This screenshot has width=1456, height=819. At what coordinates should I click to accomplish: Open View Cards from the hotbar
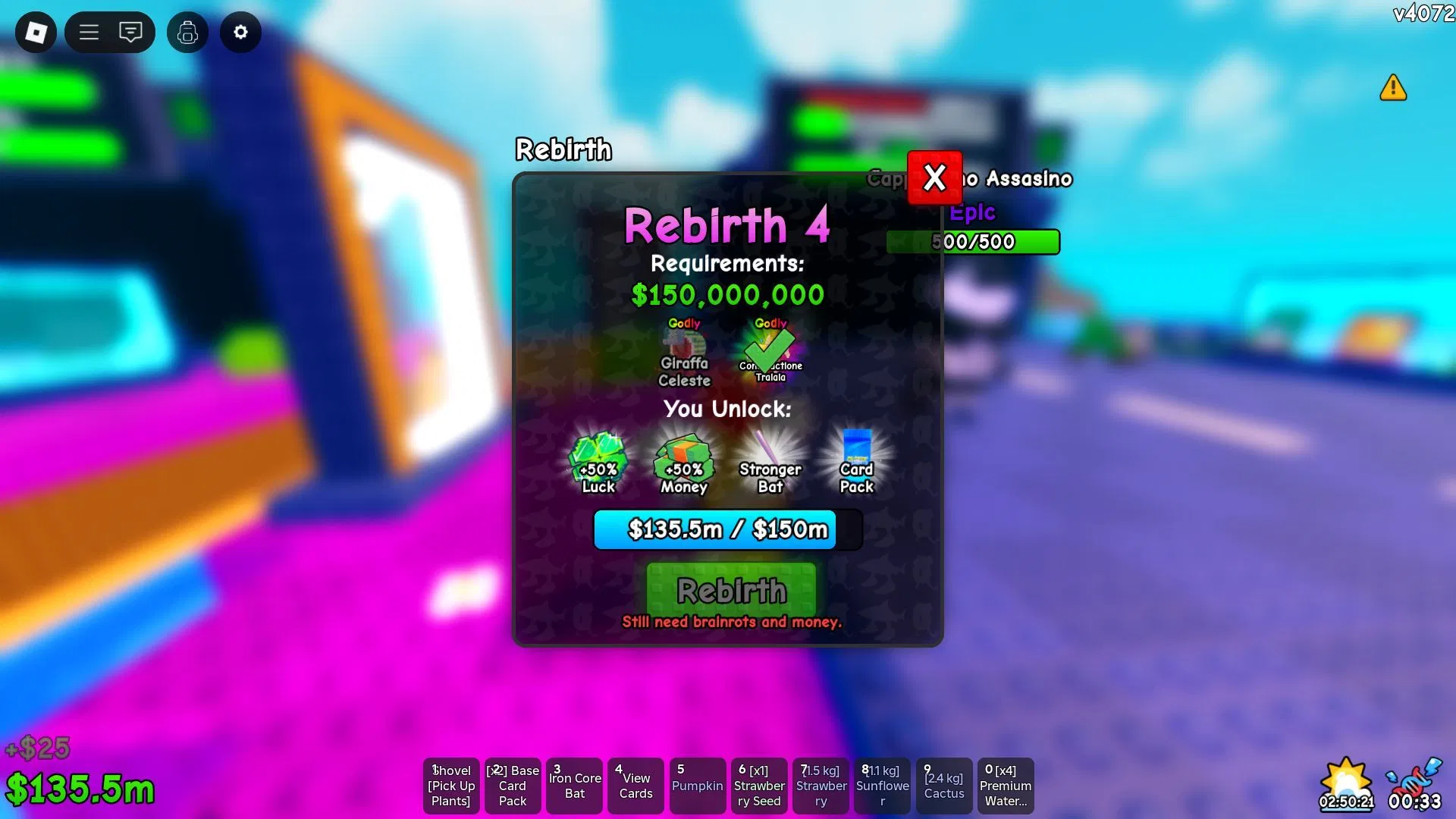tap(635, 786)
